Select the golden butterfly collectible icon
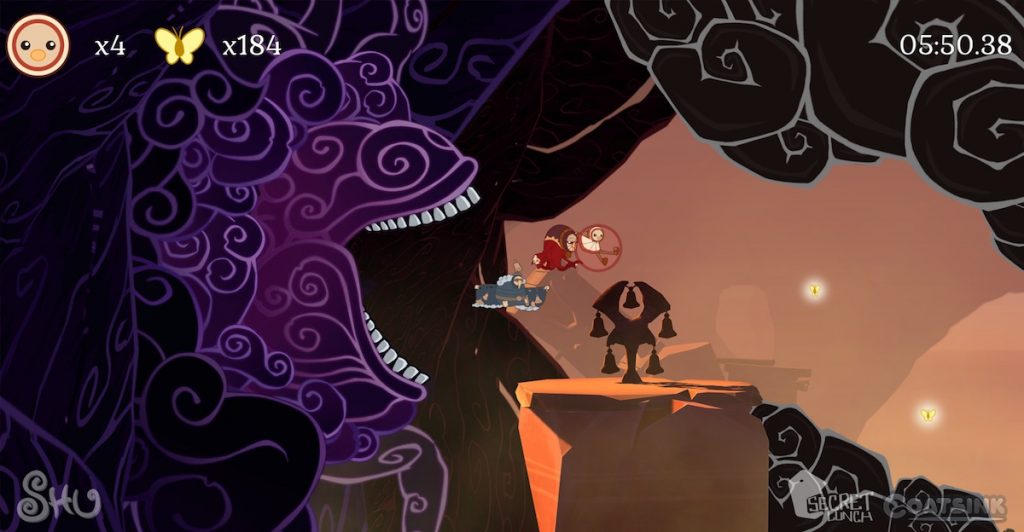The width and height of the screenshot is (1024, 532). click(179, 45)
